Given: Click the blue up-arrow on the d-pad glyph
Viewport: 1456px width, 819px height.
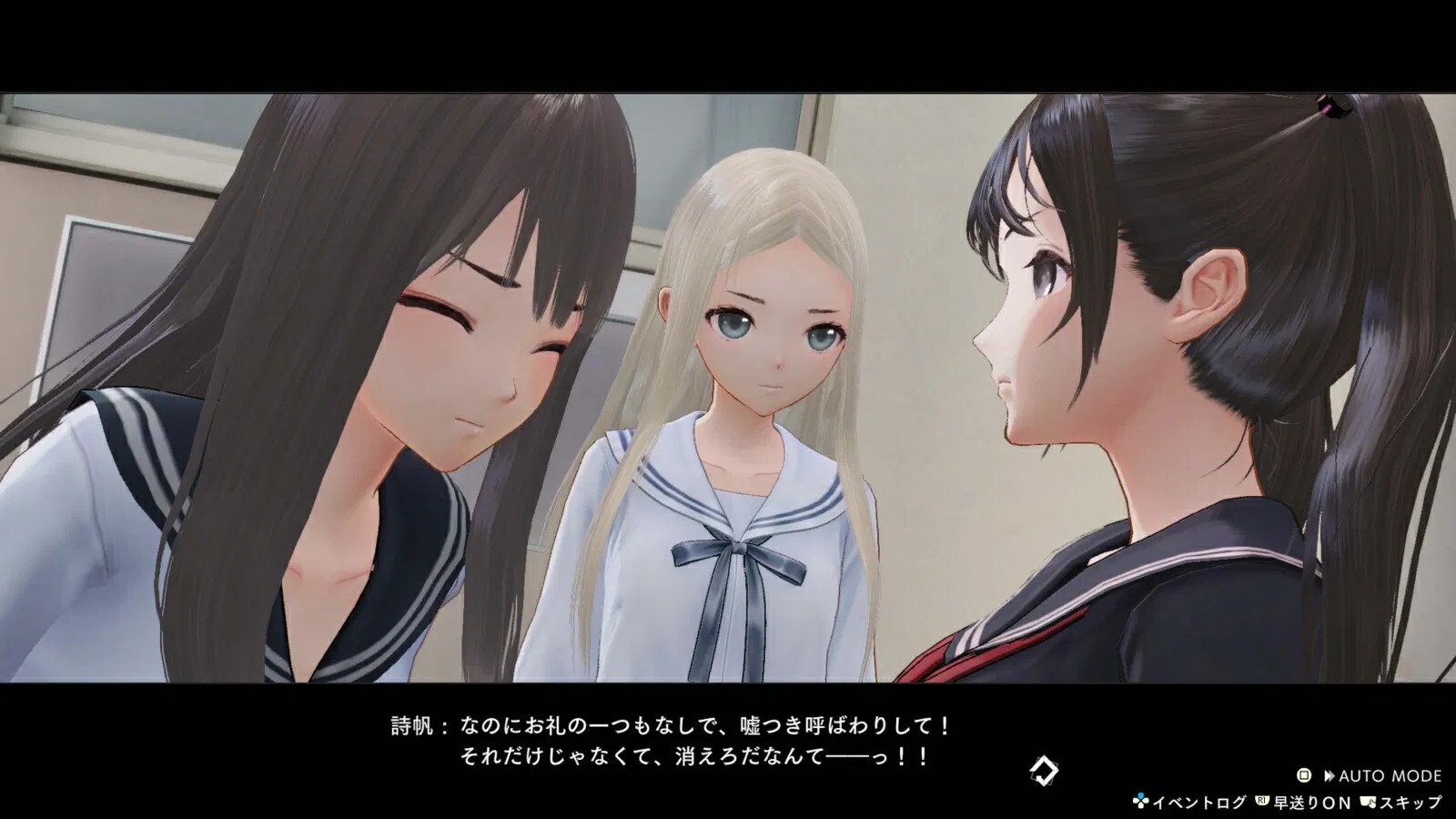Looking at the screenshot, I should coord(1141,794).
